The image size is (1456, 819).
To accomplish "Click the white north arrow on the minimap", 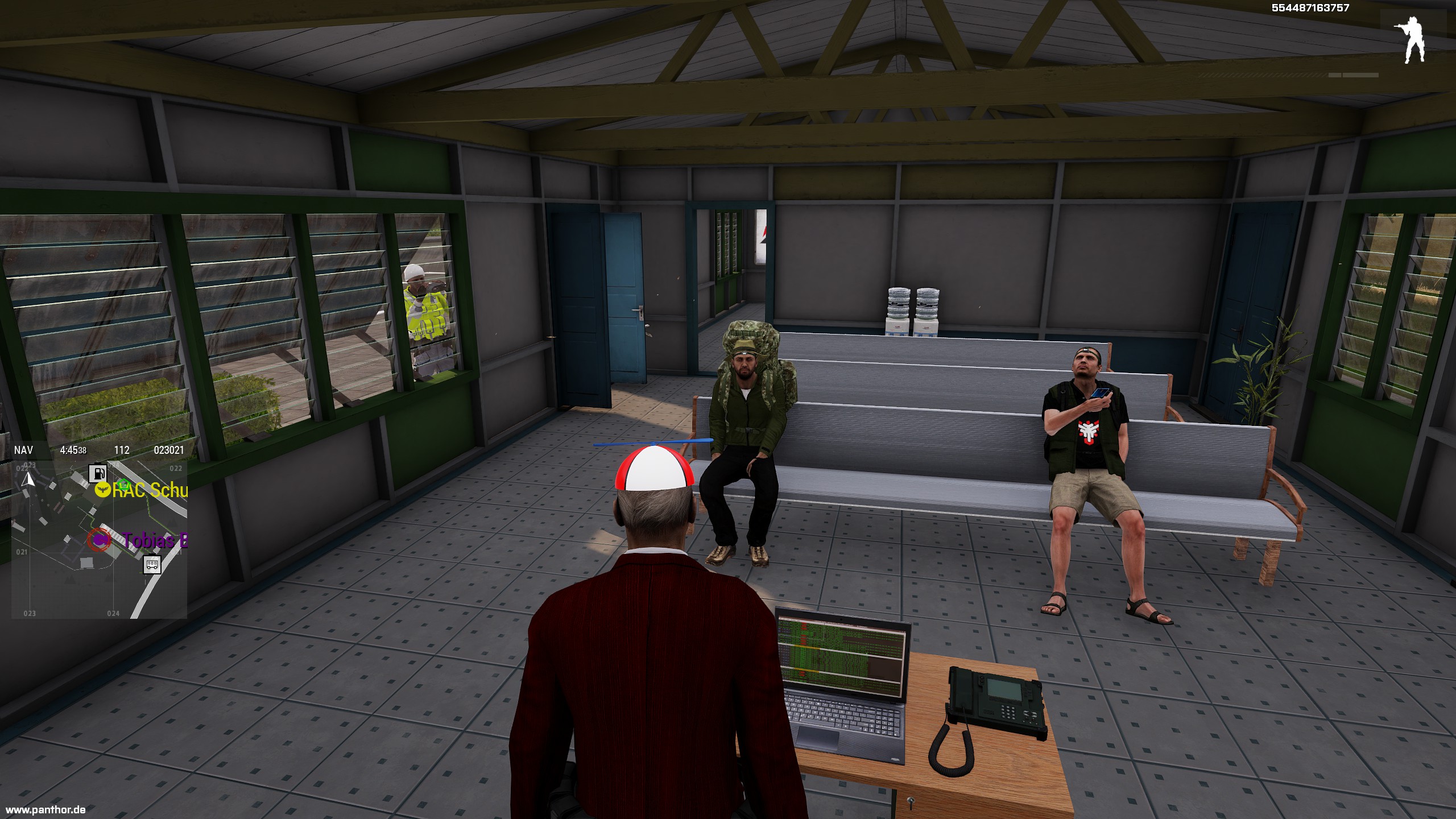I will 28,479.
